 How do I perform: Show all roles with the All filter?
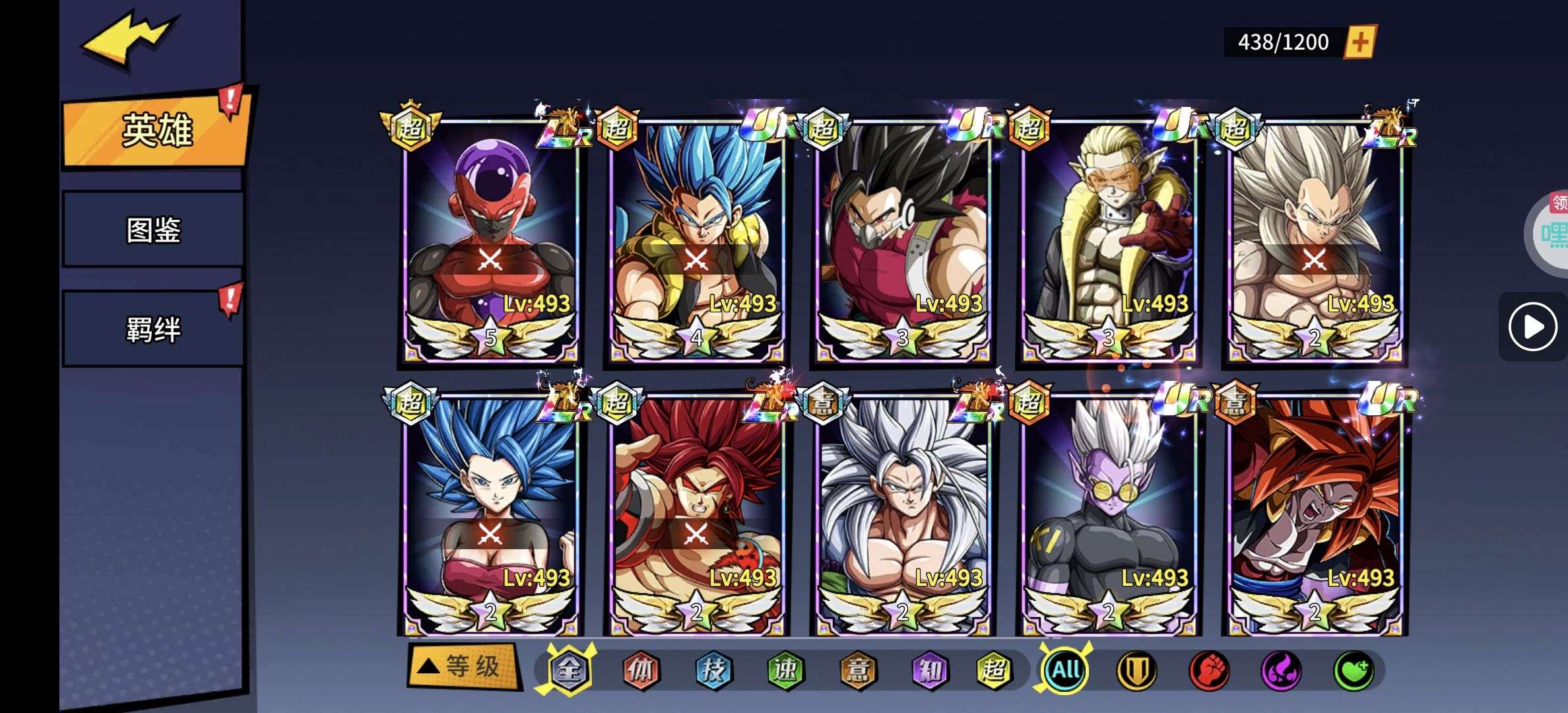pyautogui.click(x=1065, y=671)
